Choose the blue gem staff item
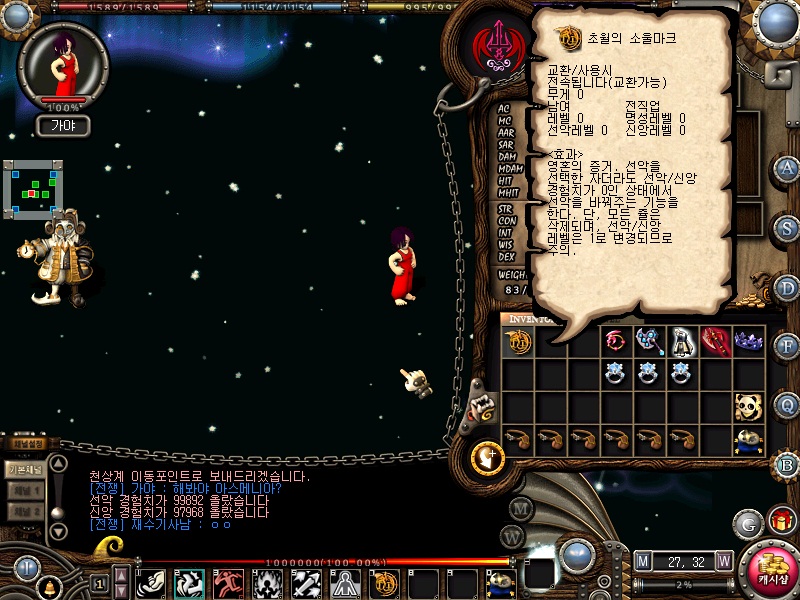The image size is (800, 600). [x=648, y=342]
